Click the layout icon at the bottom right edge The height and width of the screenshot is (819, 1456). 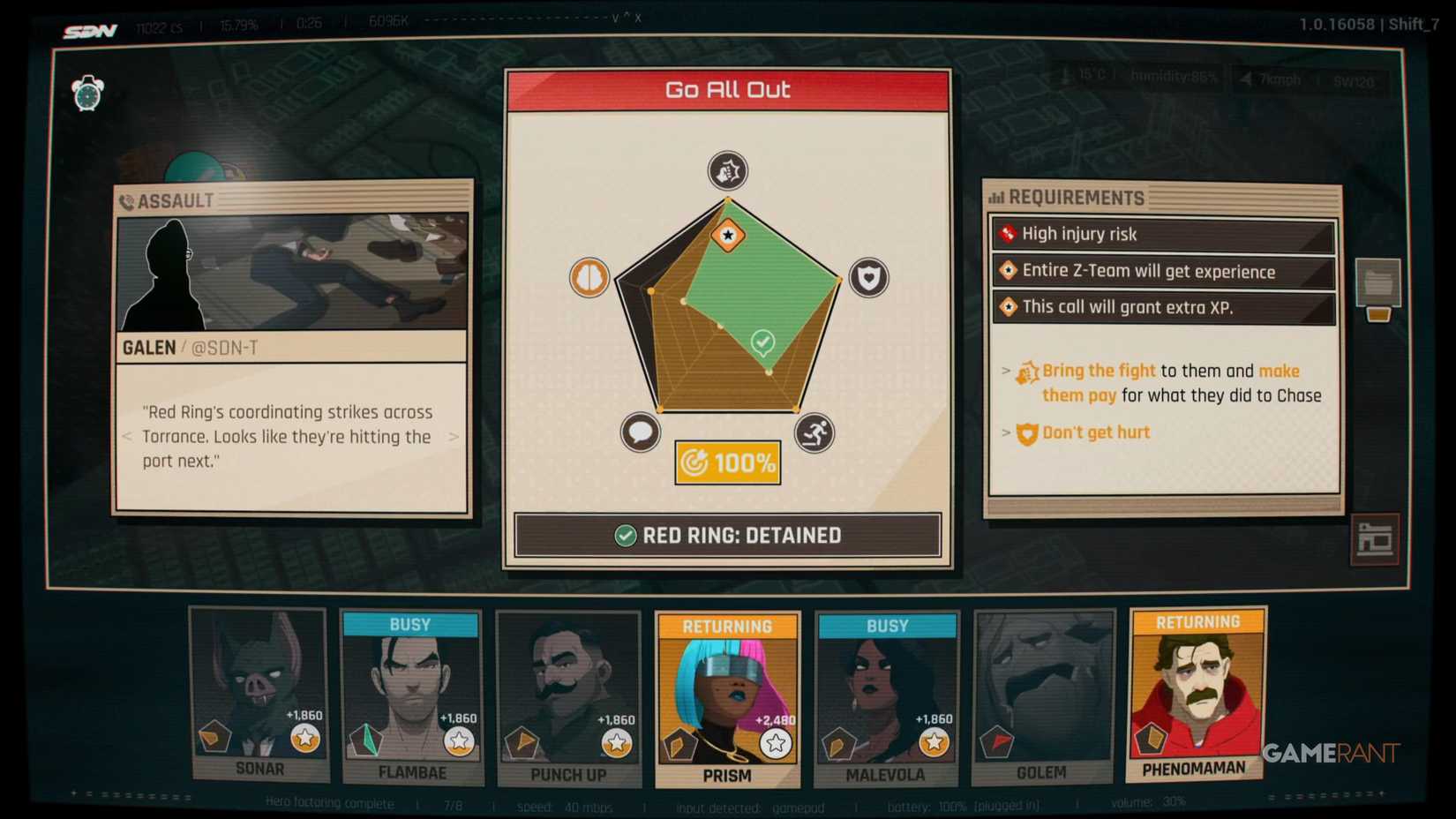point(1377,539)
